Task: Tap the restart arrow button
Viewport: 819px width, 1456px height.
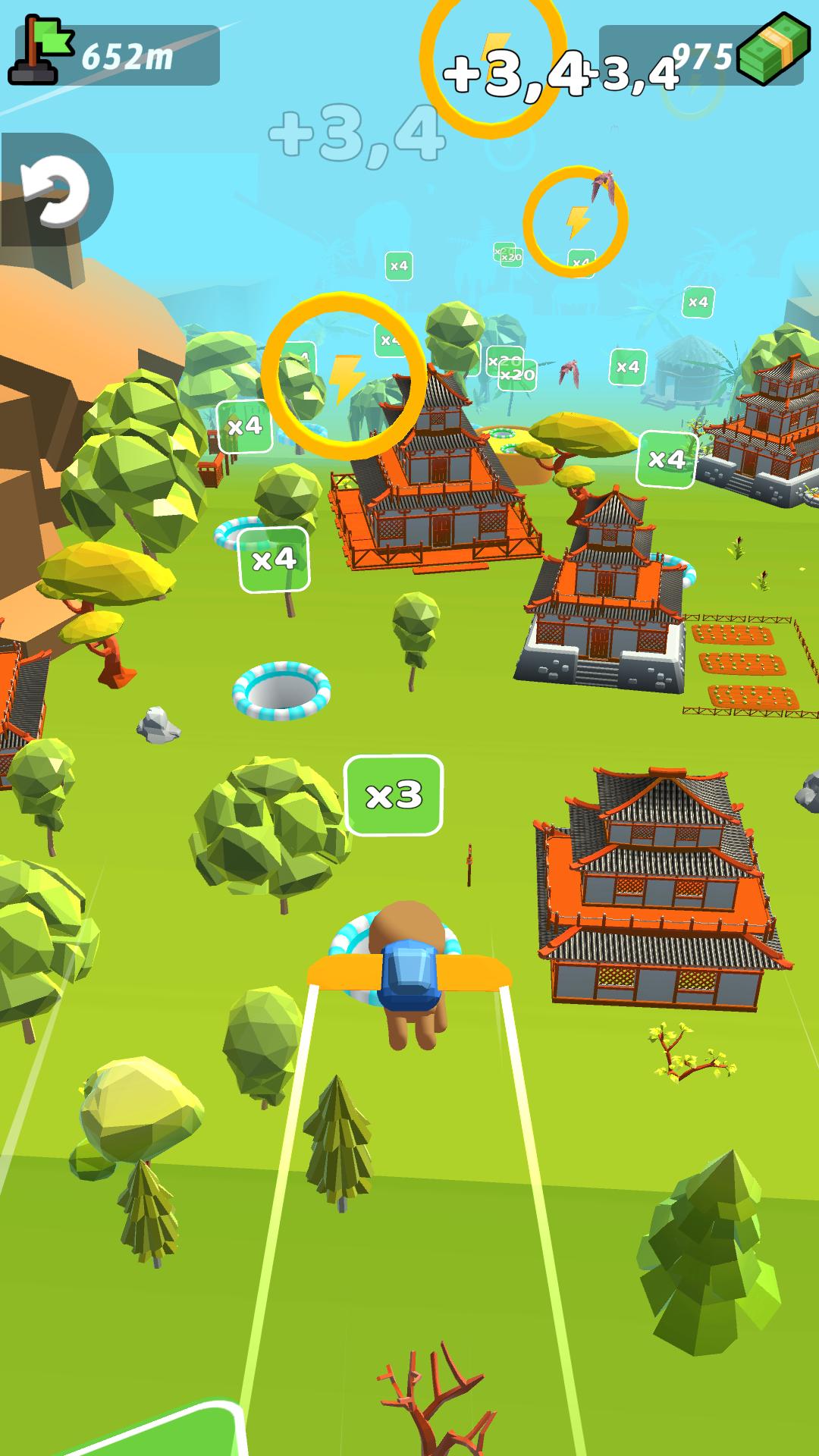Action: 55,190
